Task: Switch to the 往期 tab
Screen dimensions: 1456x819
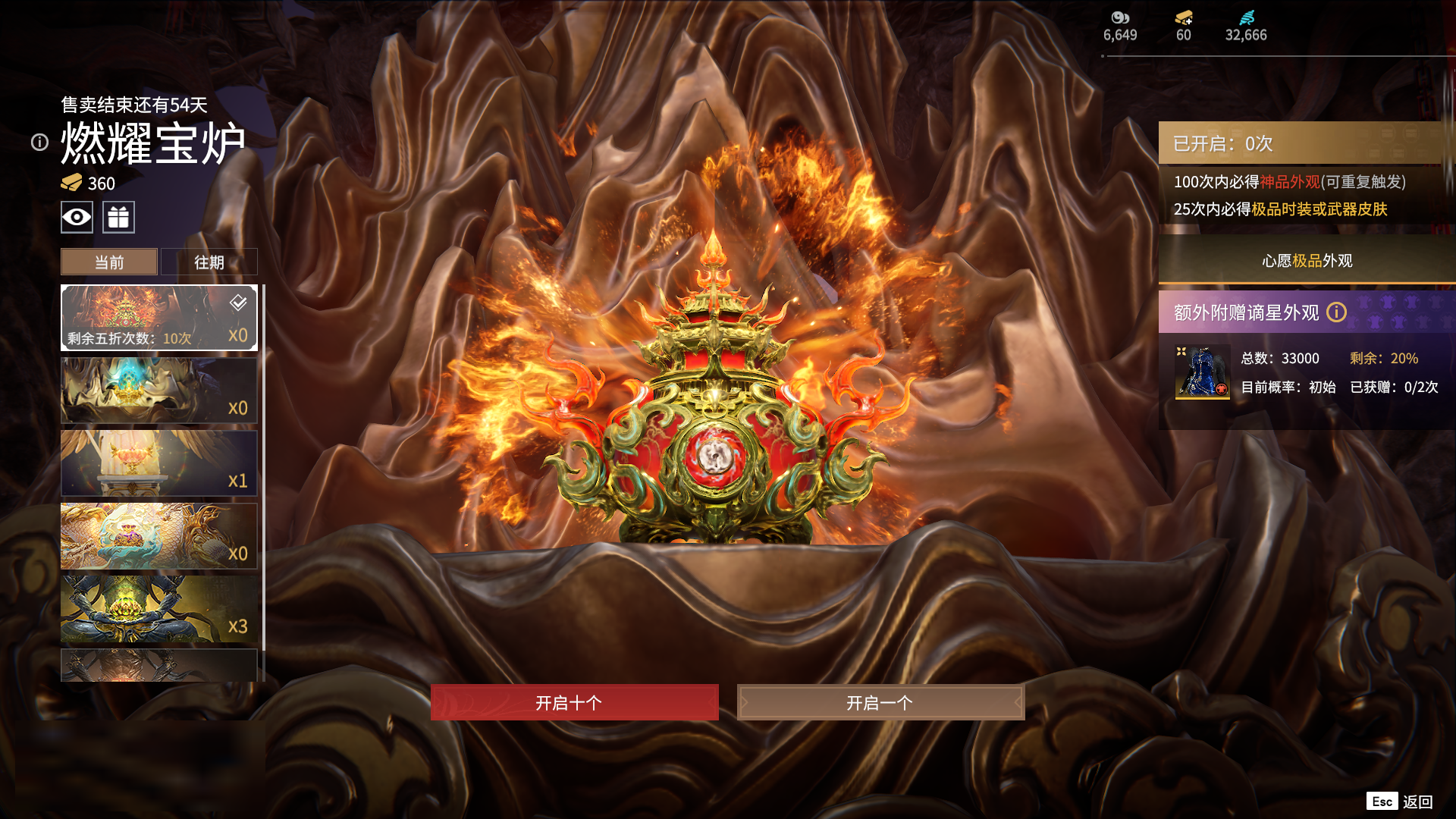Action: point(209,262)
